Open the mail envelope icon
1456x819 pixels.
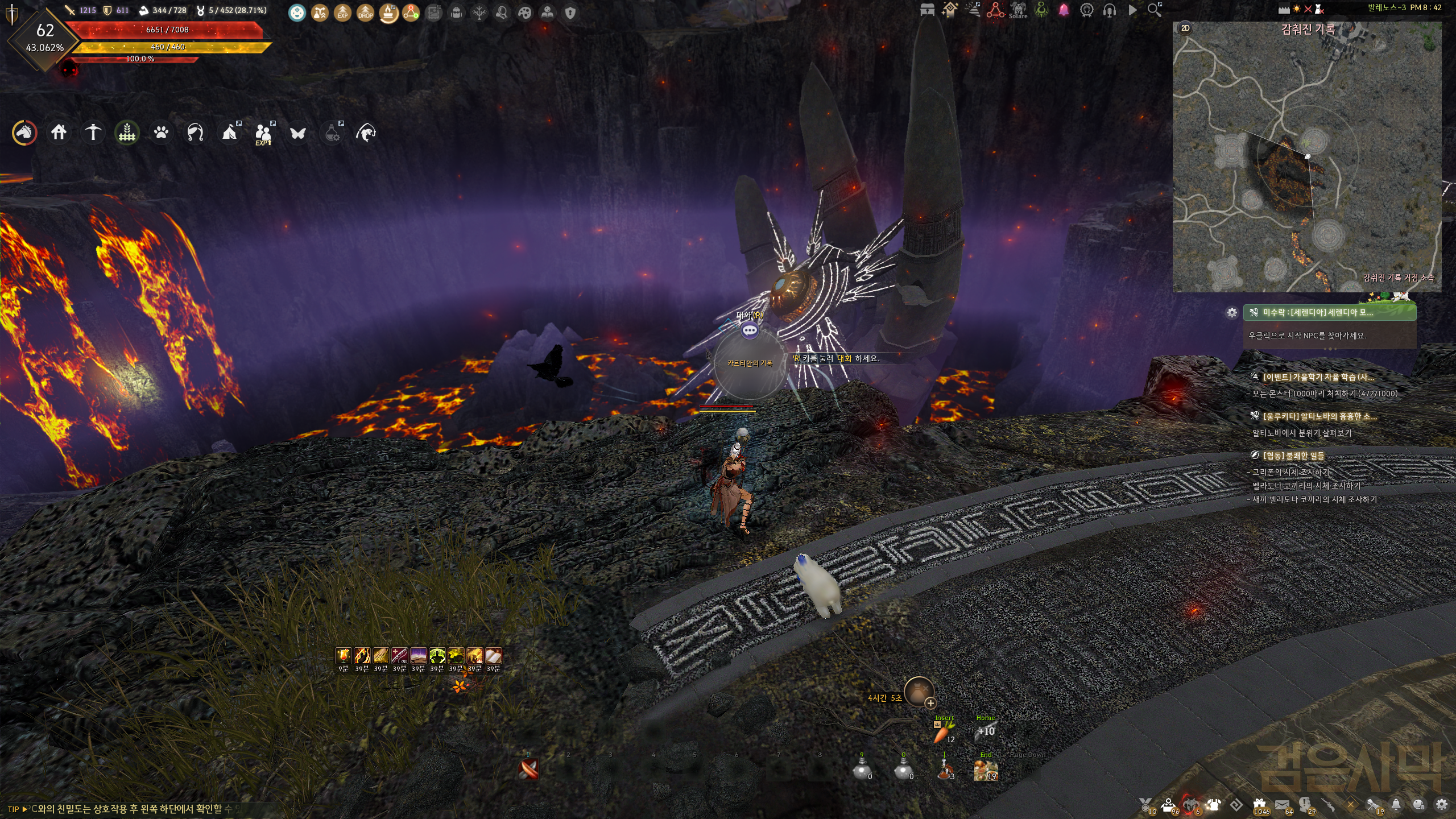click(x=1282, y=805)
